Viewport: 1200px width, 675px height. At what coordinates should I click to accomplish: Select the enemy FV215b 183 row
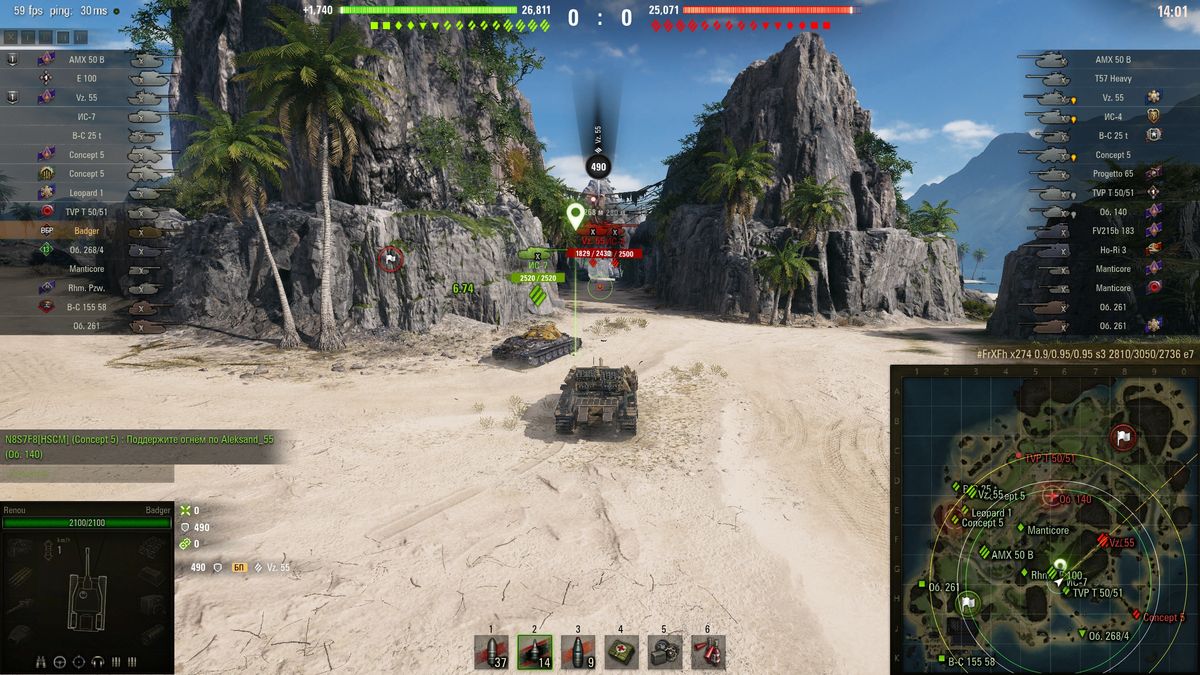[1098, 231]
